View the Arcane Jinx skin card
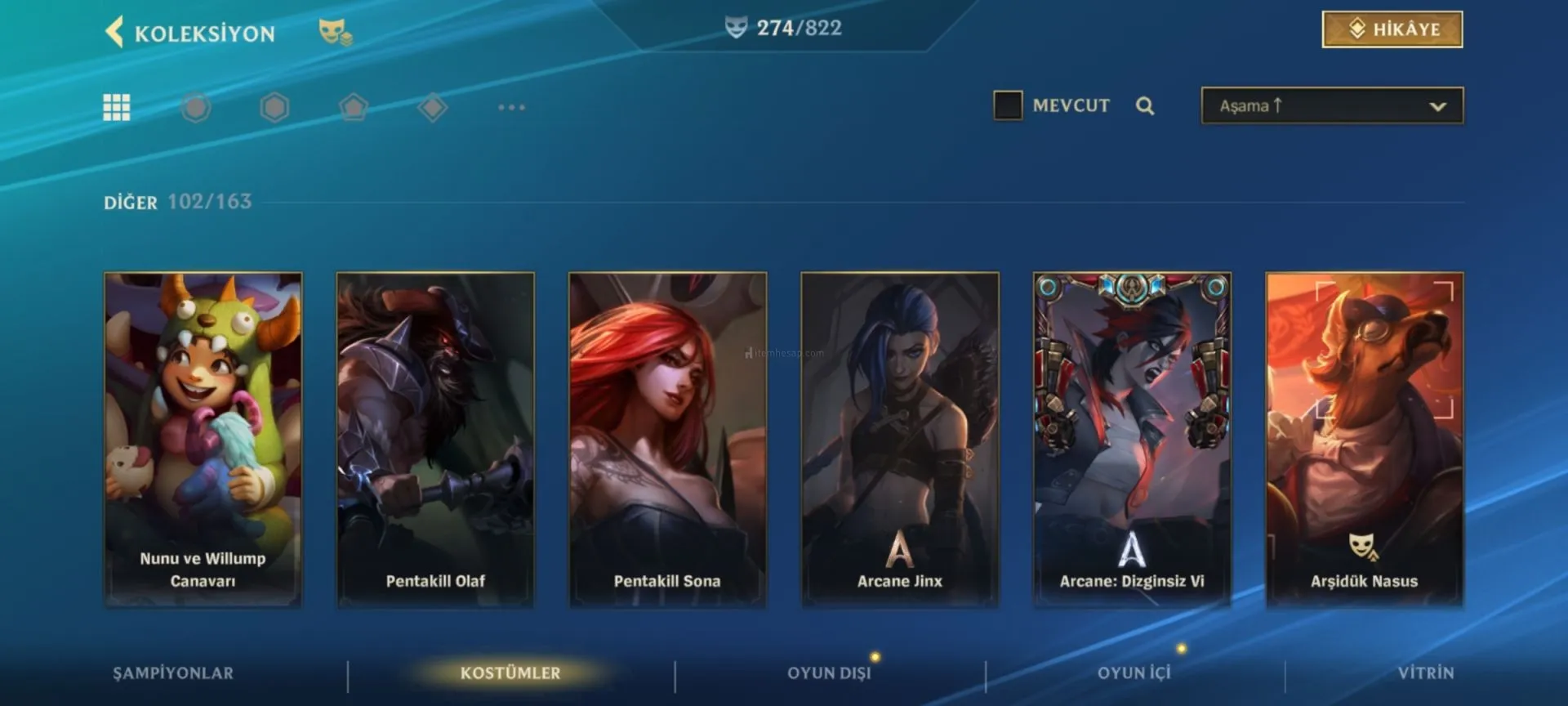This screenshot has height=706, width=1568. (900, 439)
